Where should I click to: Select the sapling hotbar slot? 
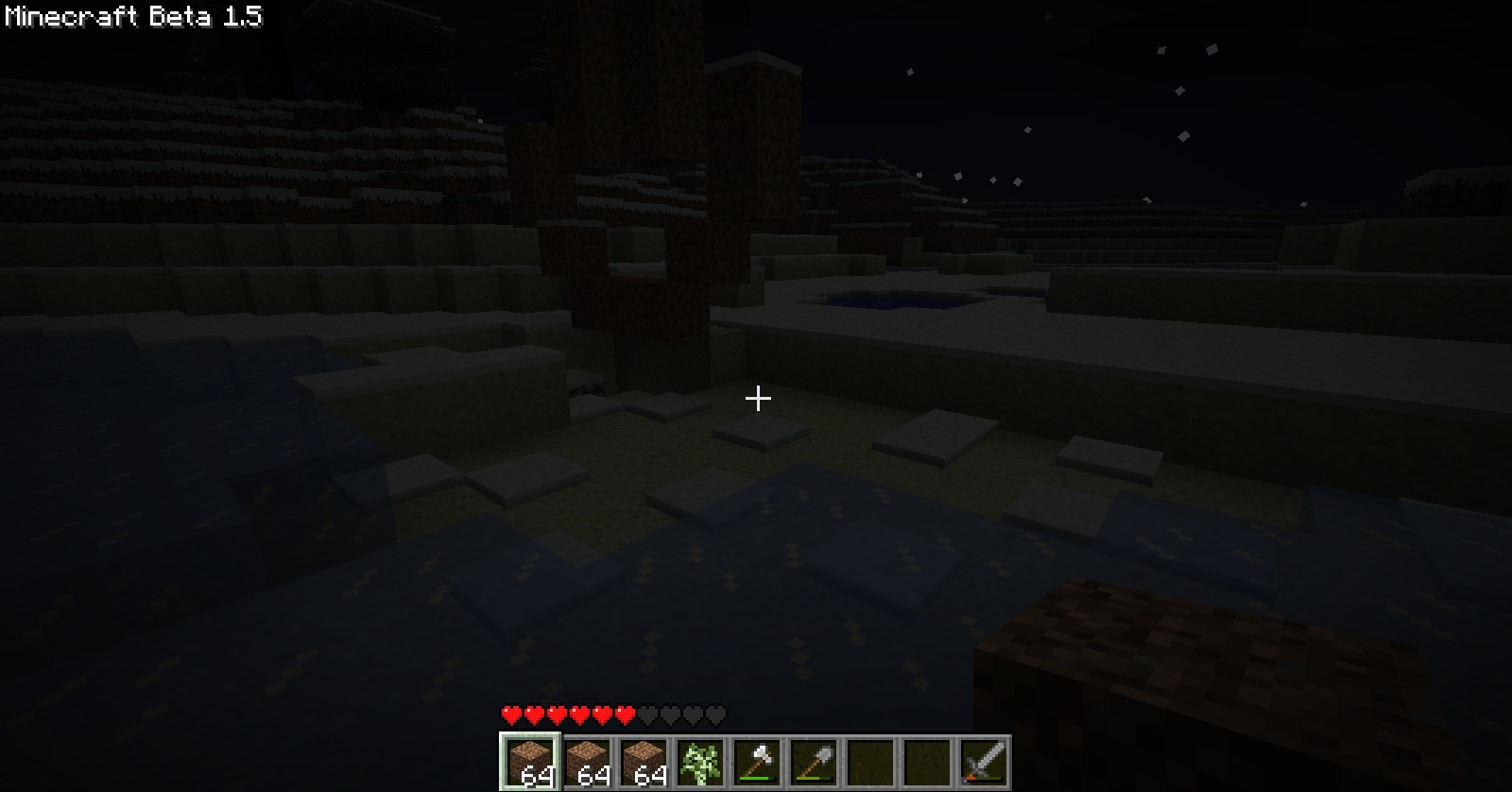point(699,762)
